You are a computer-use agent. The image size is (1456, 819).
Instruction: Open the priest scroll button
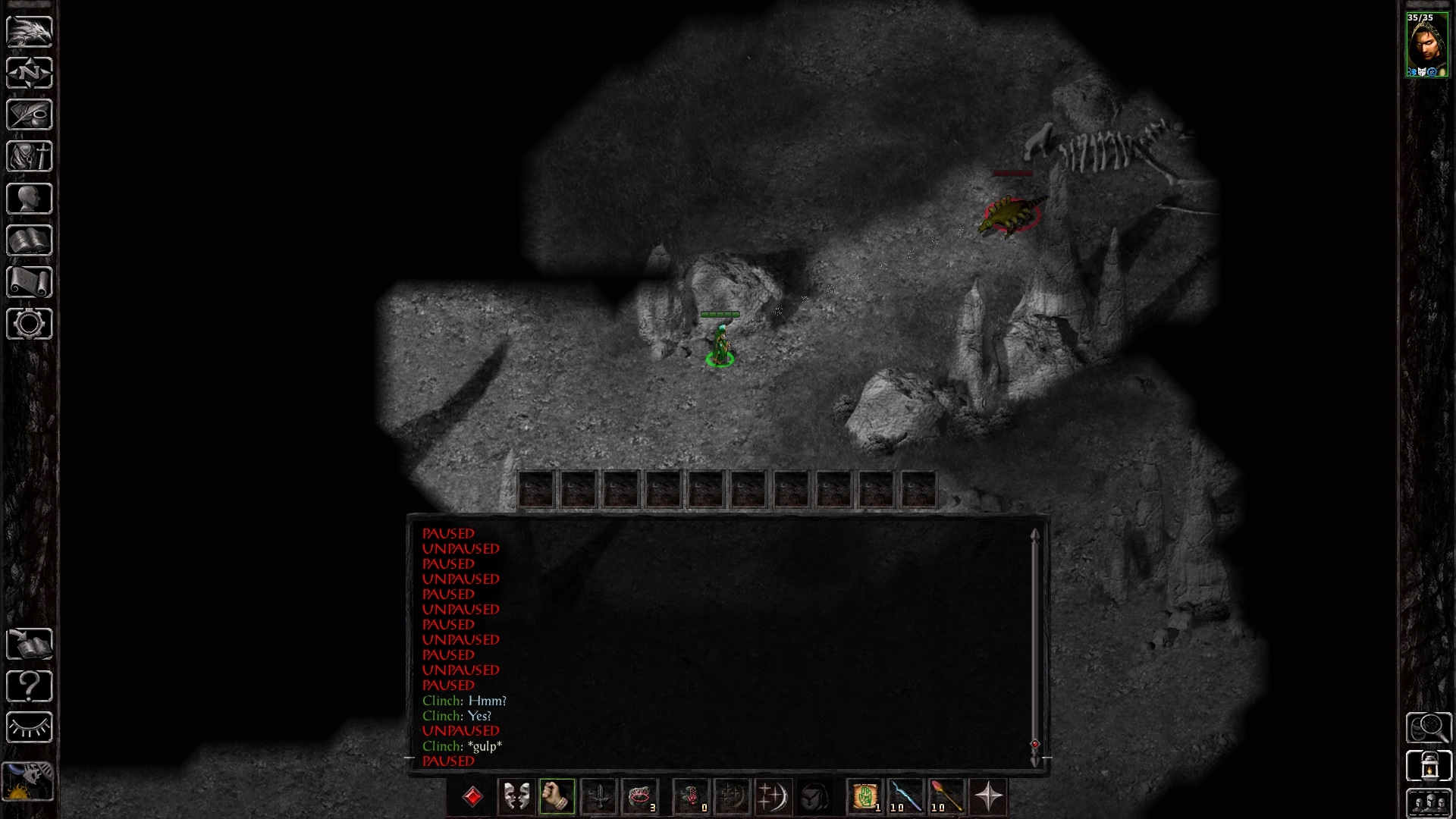tap(30, 282)
